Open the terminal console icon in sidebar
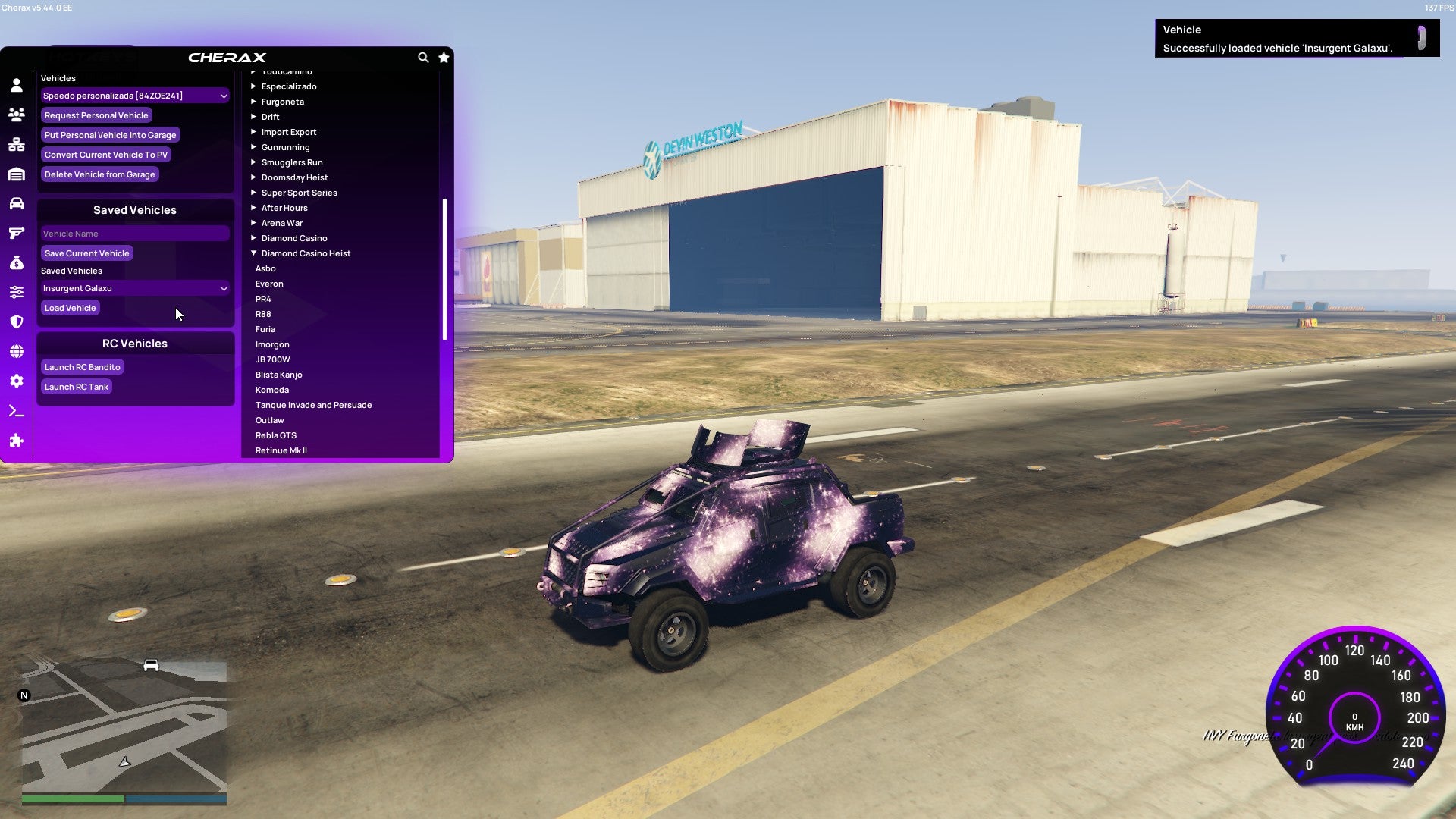This screenshot has height=819, width=1456. click(16, 410)
